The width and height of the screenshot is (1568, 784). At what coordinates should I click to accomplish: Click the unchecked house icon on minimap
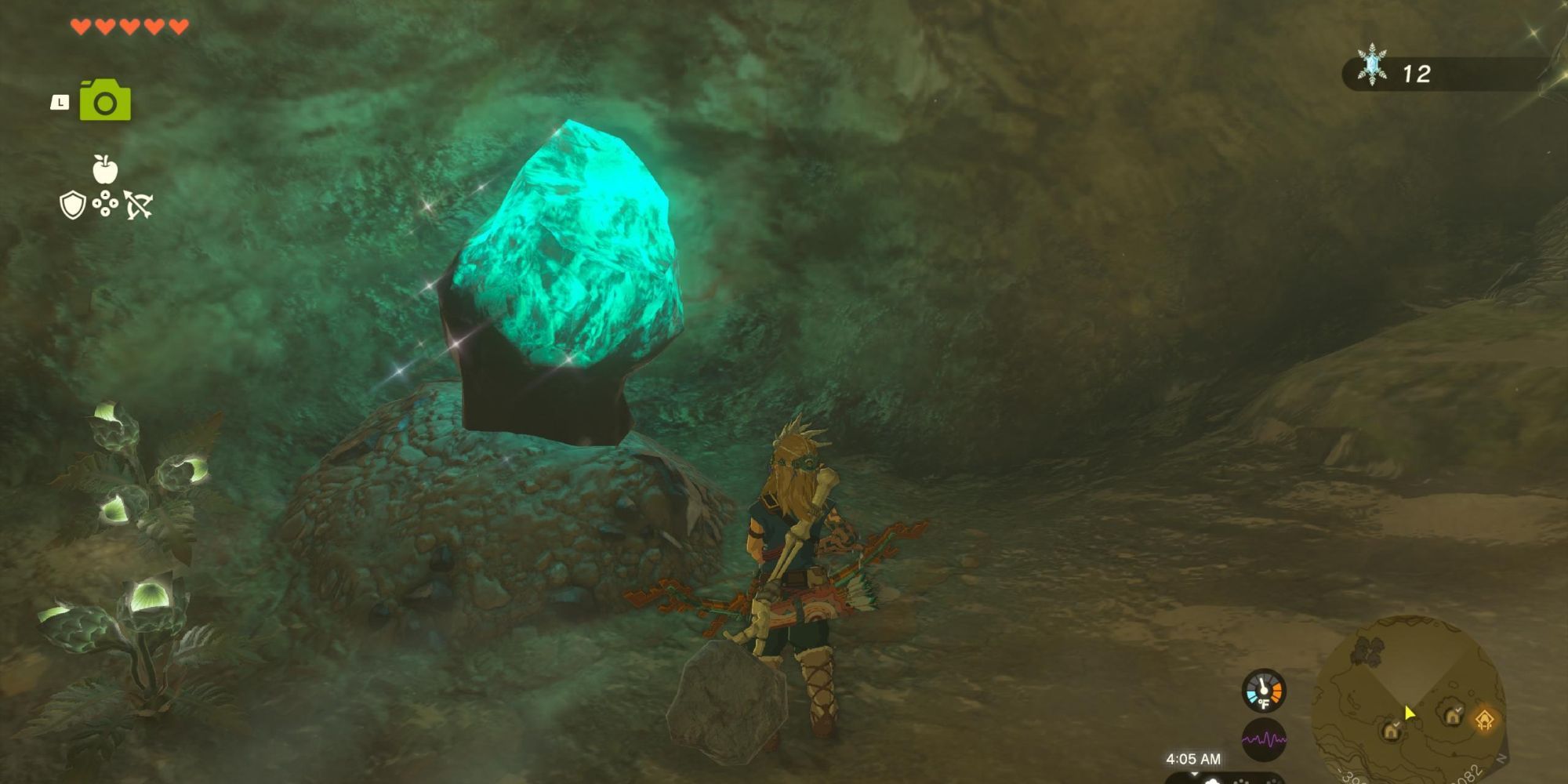click(x=1391, y=732)
